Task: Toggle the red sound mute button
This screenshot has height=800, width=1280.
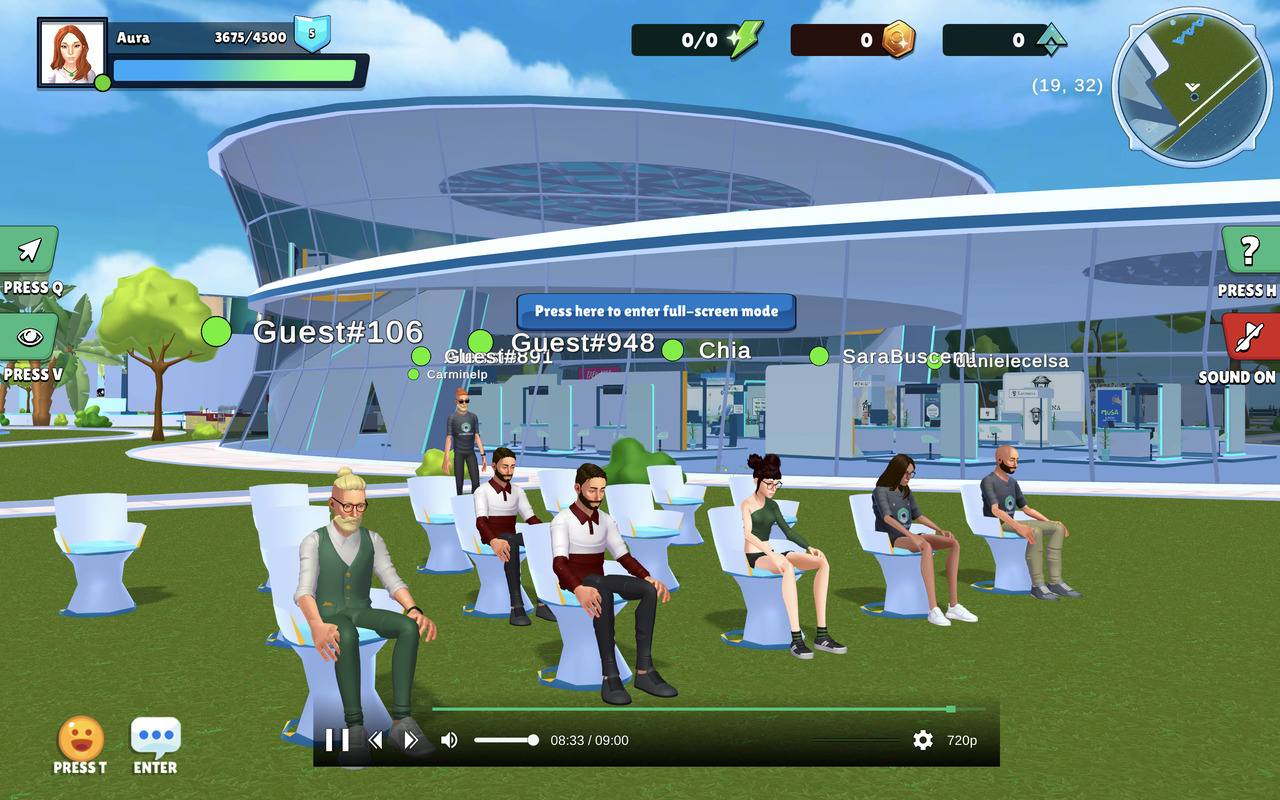Action: [x=1249, y=338]
